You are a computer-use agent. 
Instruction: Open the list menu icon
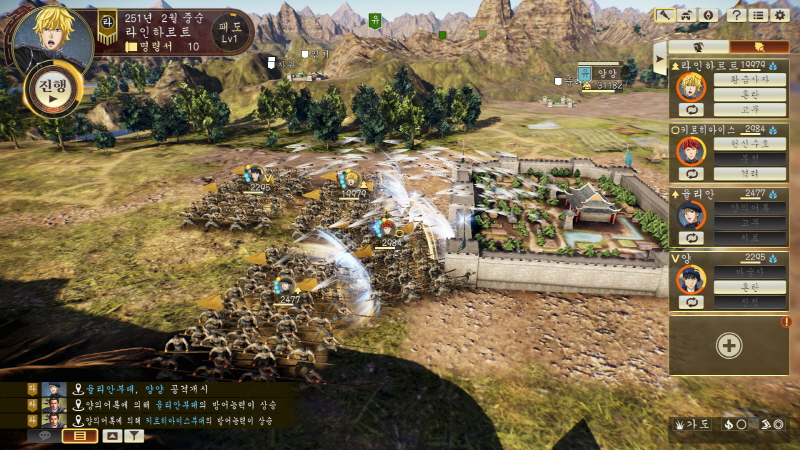(x=759, y=15)
